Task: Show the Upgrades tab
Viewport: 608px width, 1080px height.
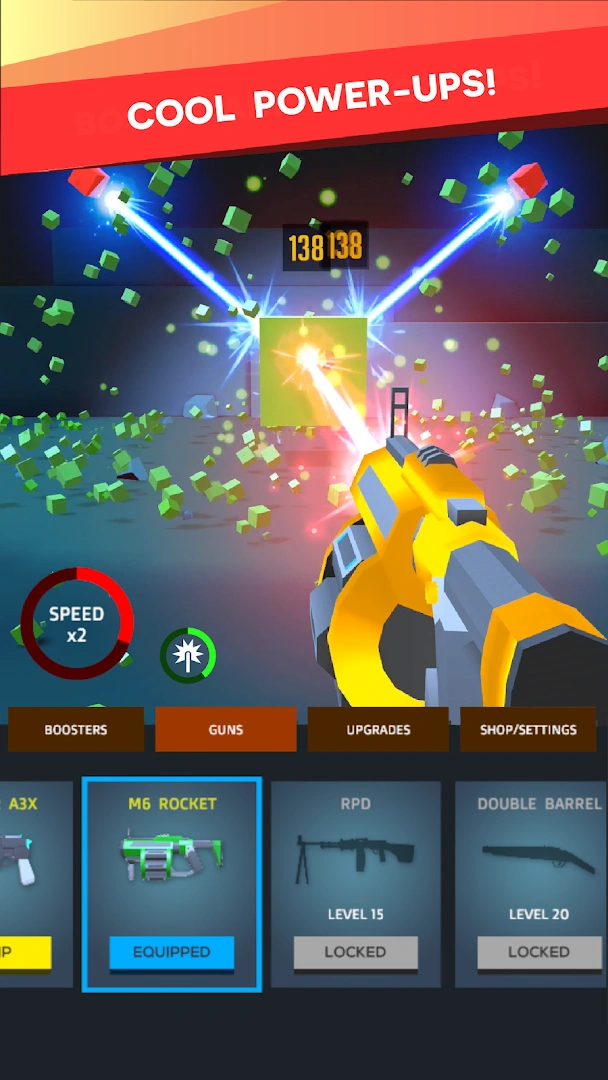Action: pyautogui.click(x=378, y=730)
